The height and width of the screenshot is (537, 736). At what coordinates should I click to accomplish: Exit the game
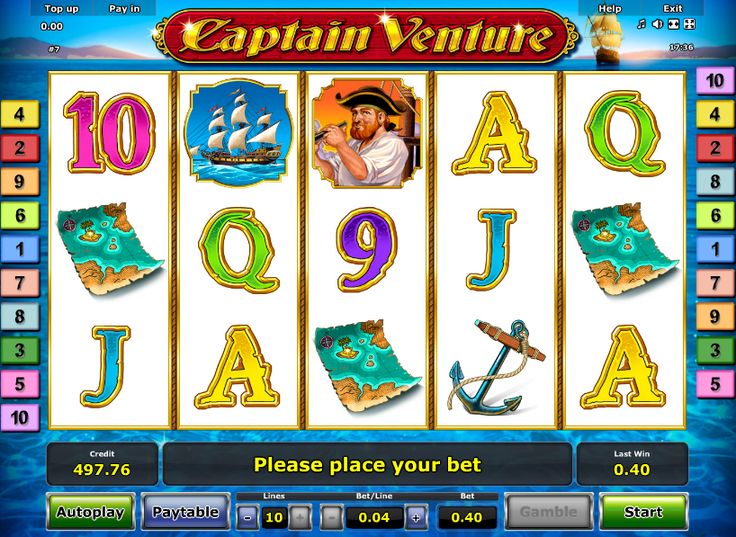coord(672,8)
